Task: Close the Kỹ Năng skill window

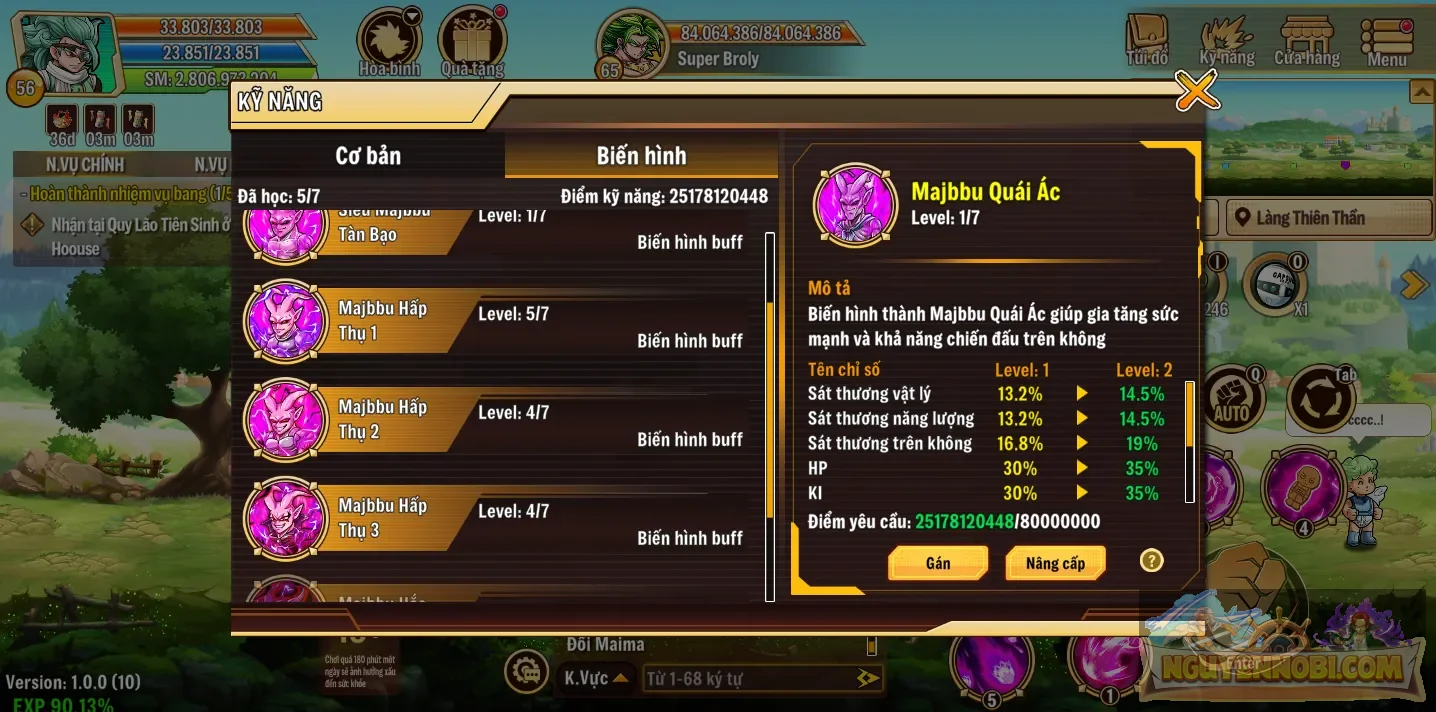Action: pyautogui.click(x=1196, y=91)
